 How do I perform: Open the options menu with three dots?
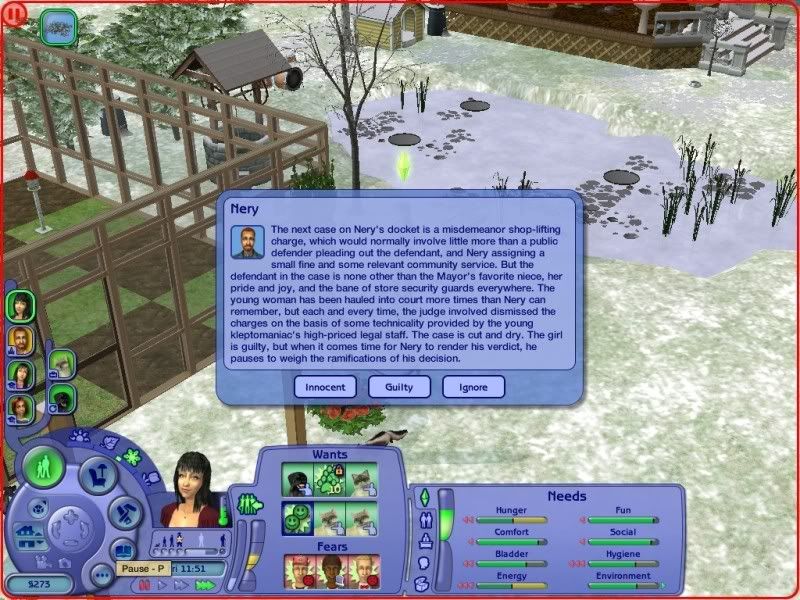pyautogui.click(x=100, y=576)
